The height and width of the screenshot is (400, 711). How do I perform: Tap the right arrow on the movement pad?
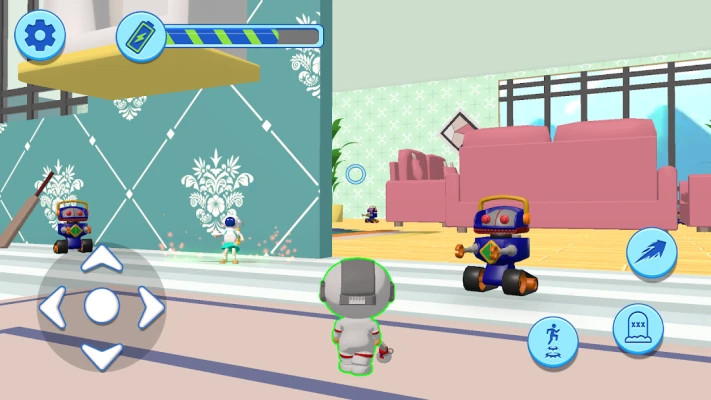[149, 307]
